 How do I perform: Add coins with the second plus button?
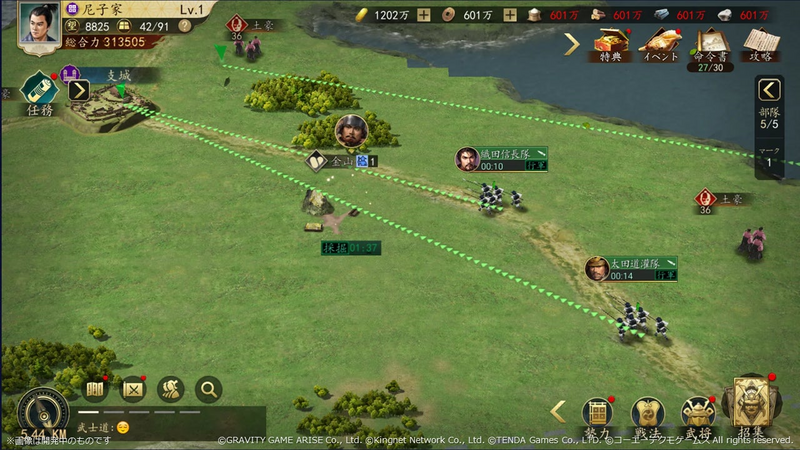click(510, 15)
